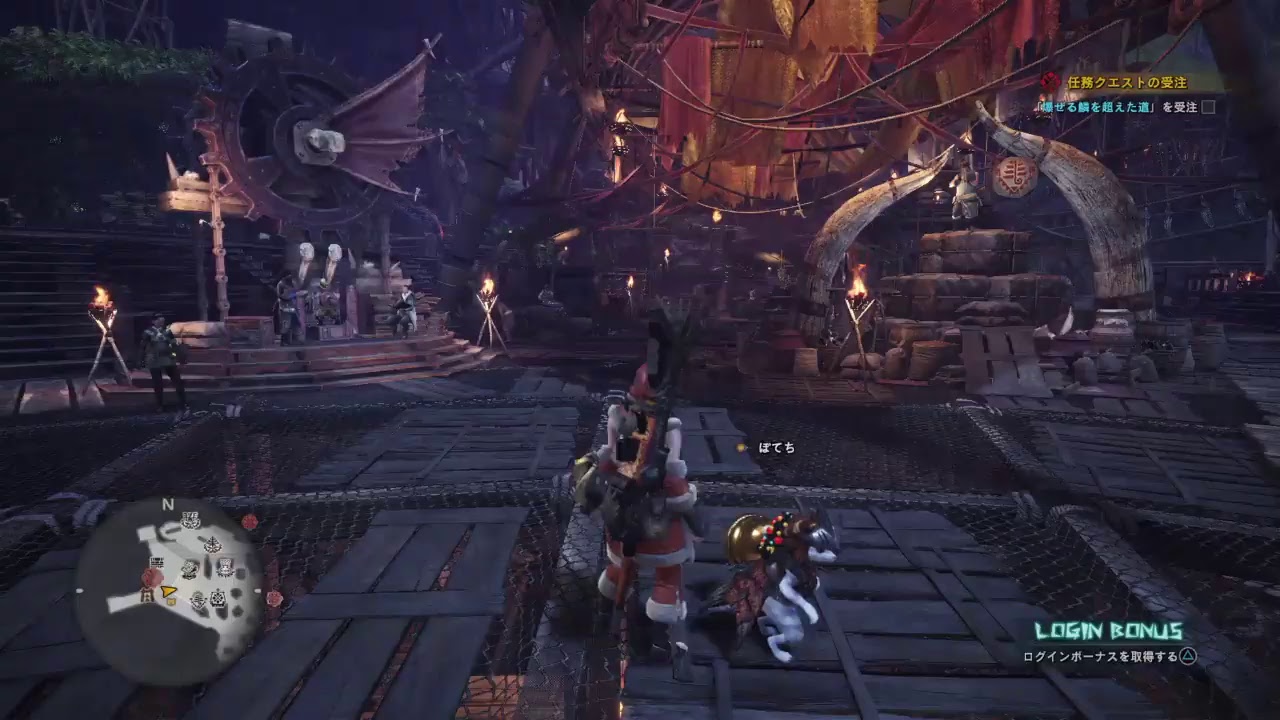Click the botanical research icon on the minimap
Image resolution: width=1280 pixels, height=720 pixels.
pyautogui.click(x=212, y=543)
